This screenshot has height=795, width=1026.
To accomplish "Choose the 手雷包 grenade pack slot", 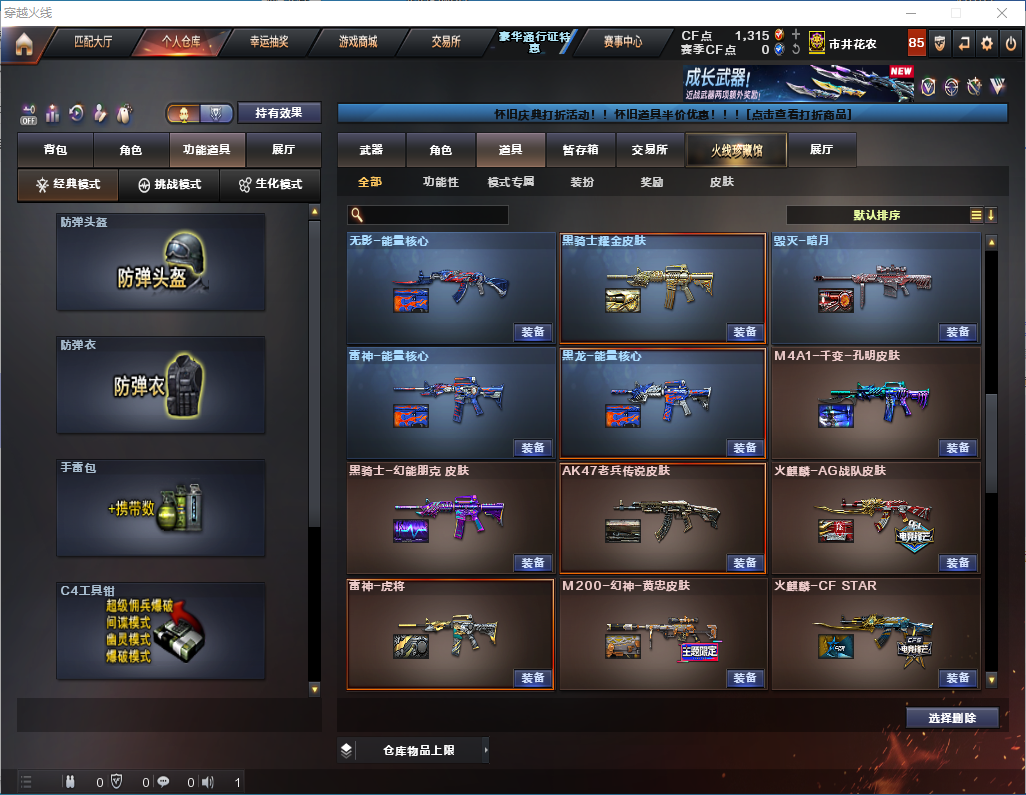I will (x=161, y=507).
